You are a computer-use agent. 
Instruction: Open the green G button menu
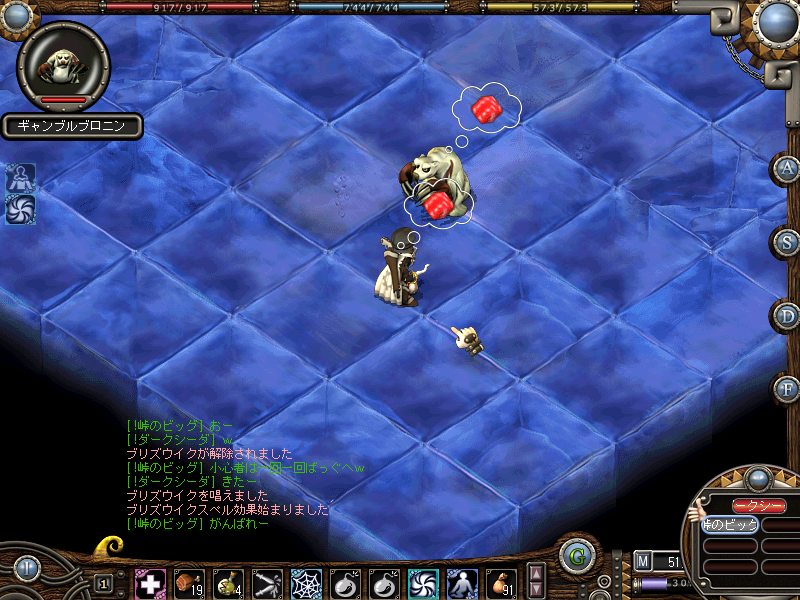(x=575, y=556)
